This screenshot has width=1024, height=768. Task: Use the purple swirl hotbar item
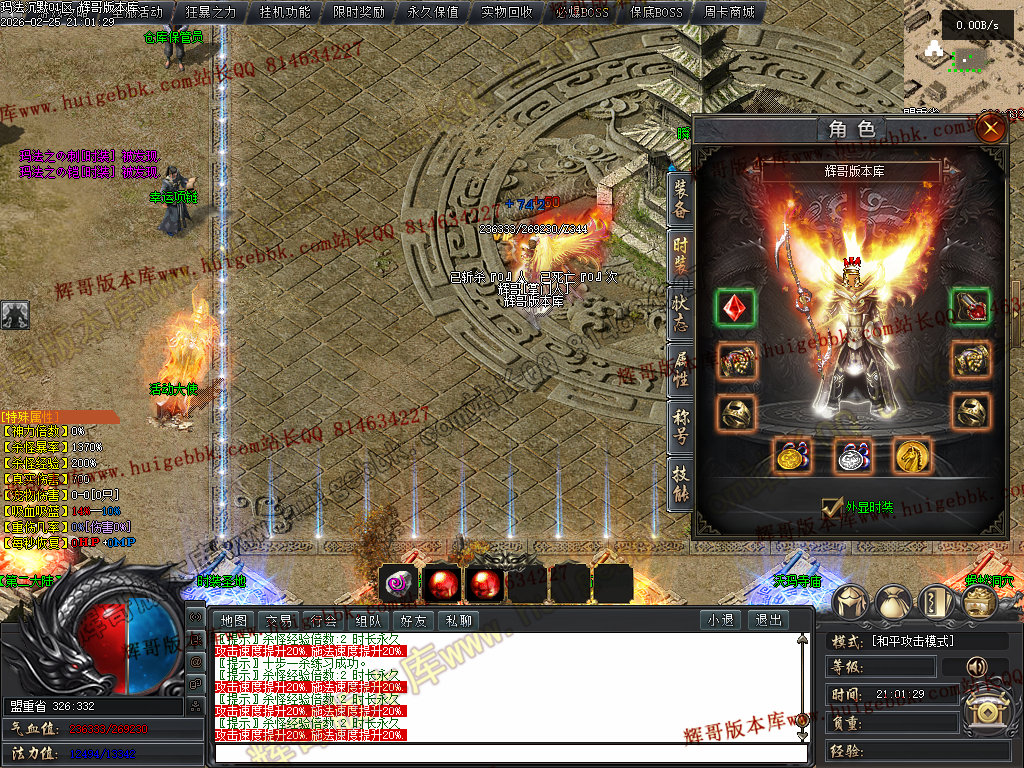399,583
